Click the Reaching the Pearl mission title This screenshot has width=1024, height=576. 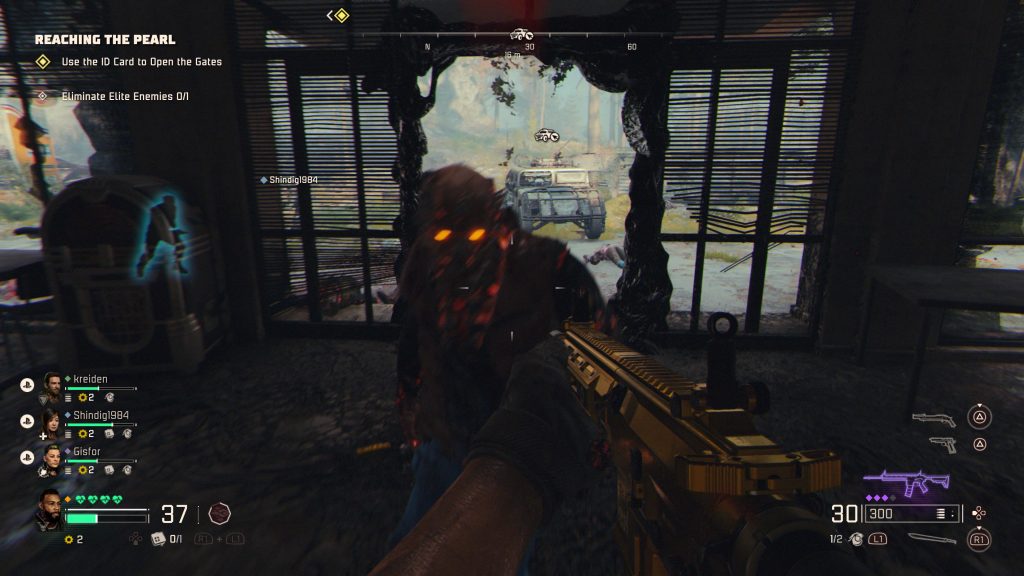(x=105, y=40)
